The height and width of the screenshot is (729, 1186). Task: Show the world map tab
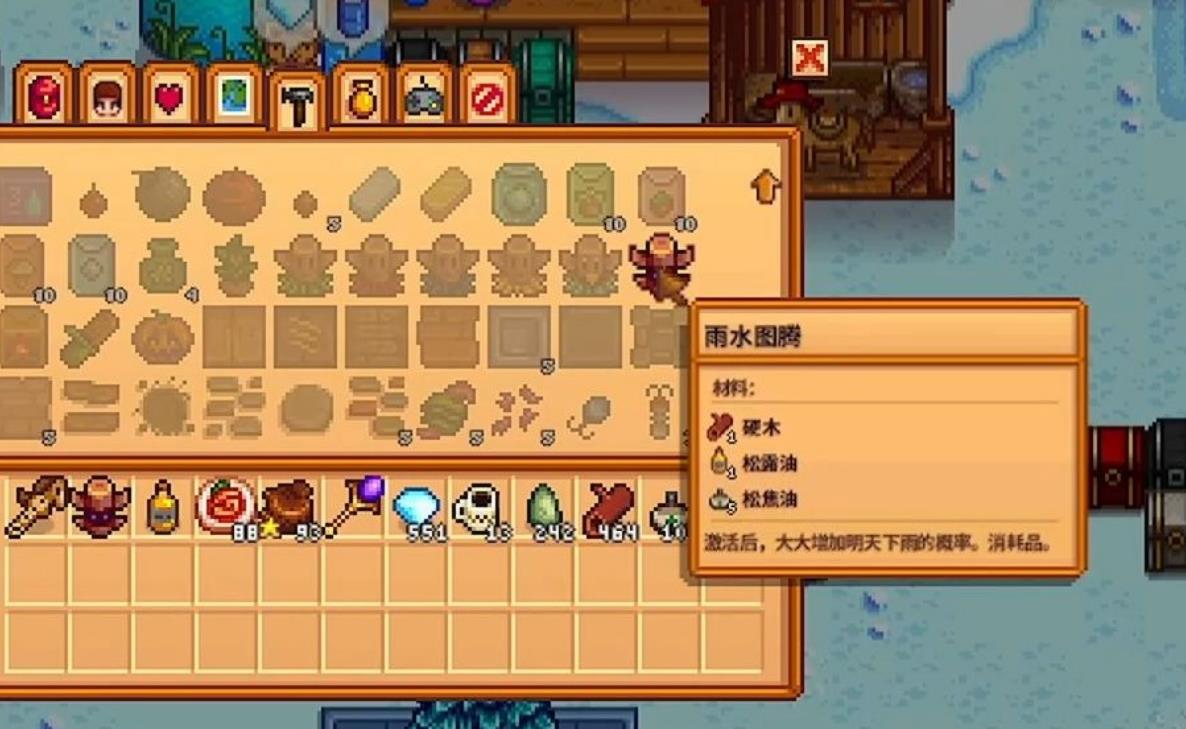click(234, 99)
